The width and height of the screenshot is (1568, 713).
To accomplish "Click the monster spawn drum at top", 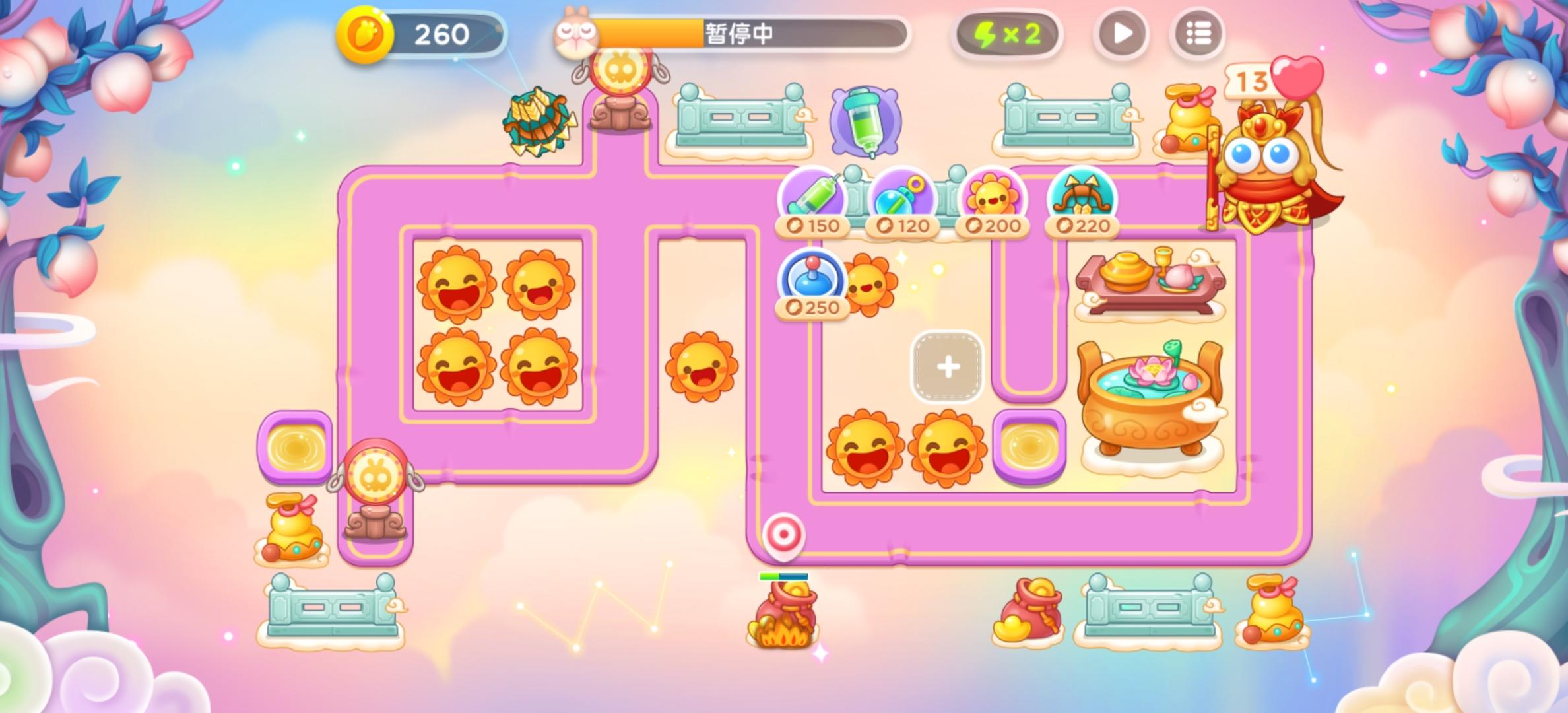I will pos(621,71).
